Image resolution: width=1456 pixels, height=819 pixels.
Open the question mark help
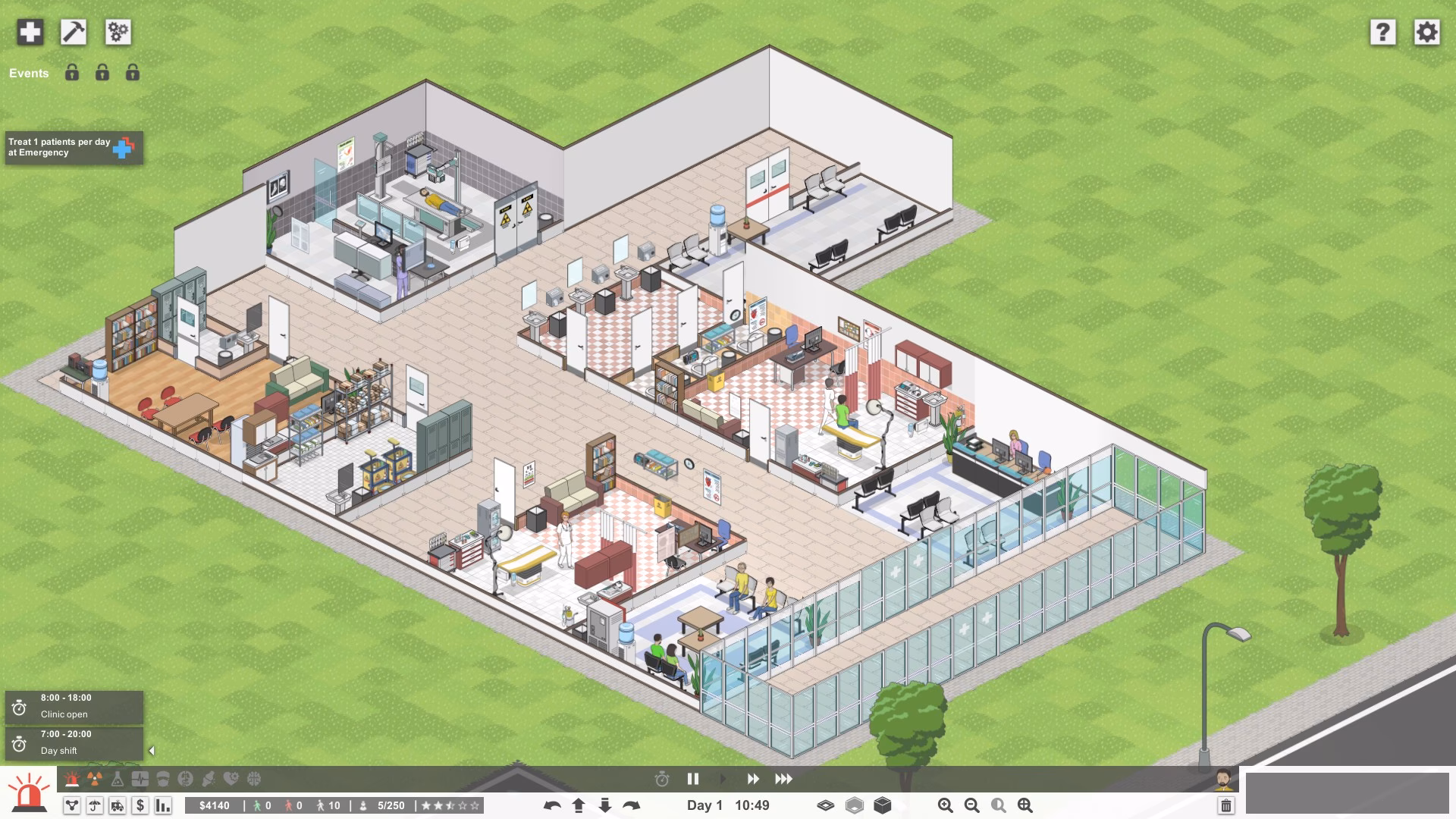point(1382,32)
